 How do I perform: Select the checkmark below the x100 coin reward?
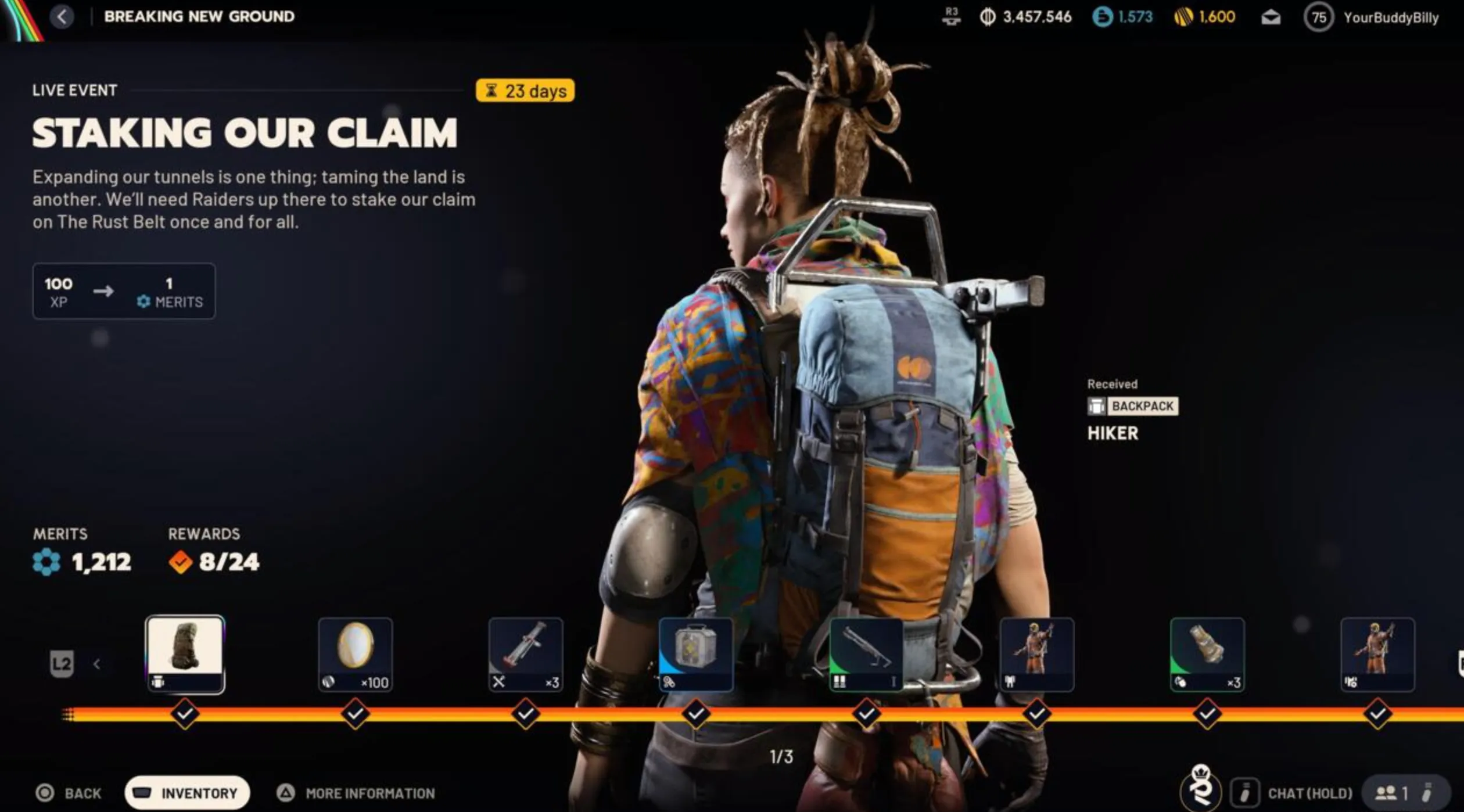point(354,714)
